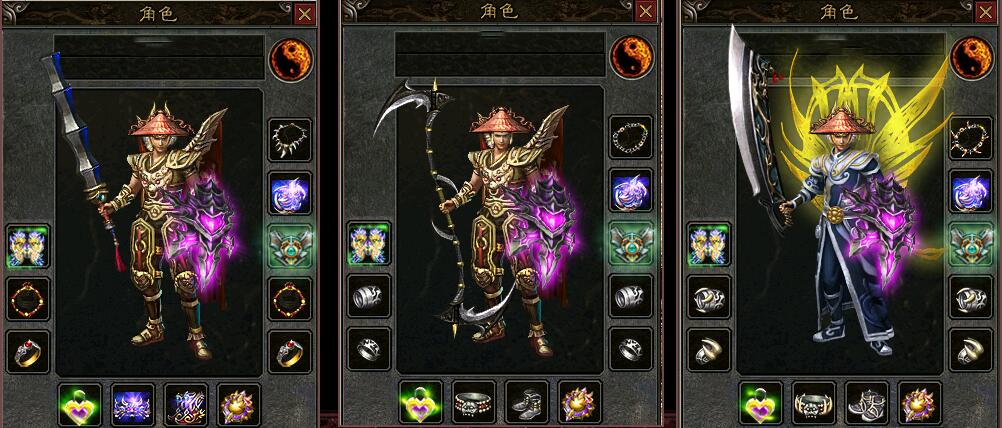Close the bamboo-sword warrior's character panel
This screenshot has height=428, width=1002.
tap(304, 14)
